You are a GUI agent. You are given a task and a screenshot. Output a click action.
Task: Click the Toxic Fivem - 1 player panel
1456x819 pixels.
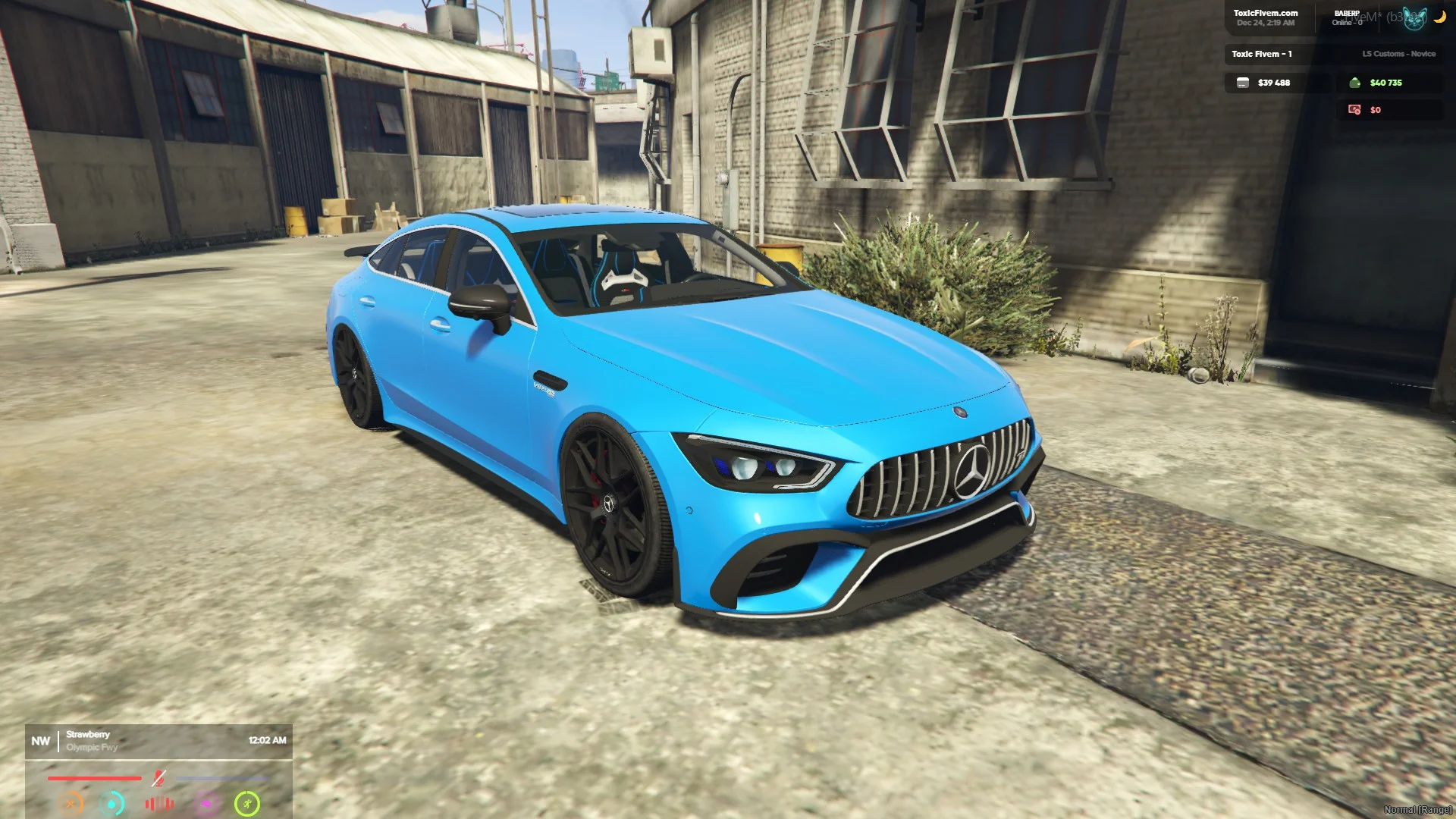pyautogui.click(x=1262, y=54)
